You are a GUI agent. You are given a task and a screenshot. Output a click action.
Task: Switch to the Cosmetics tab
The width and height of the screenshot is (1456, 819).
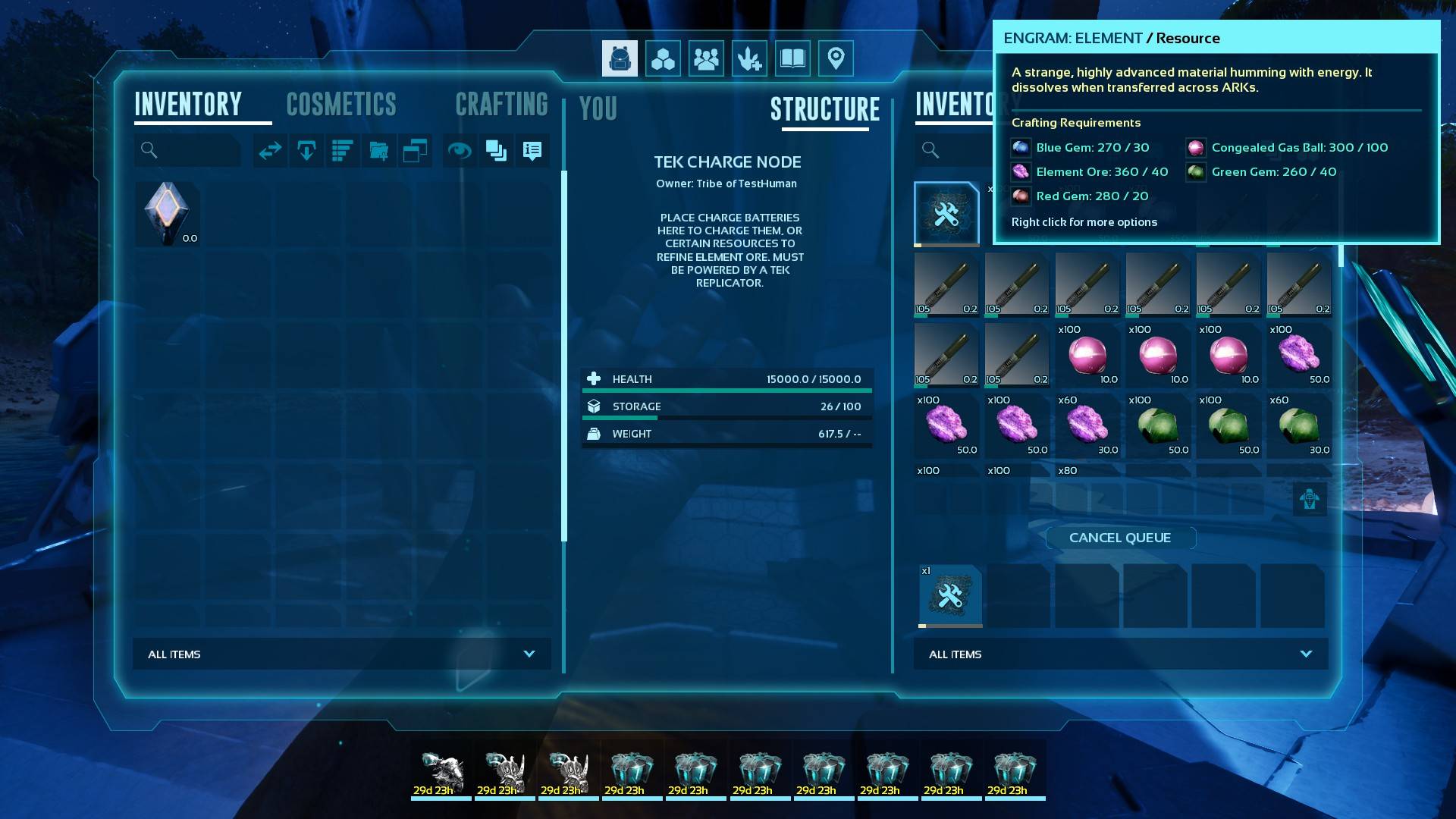click(341, 105)
